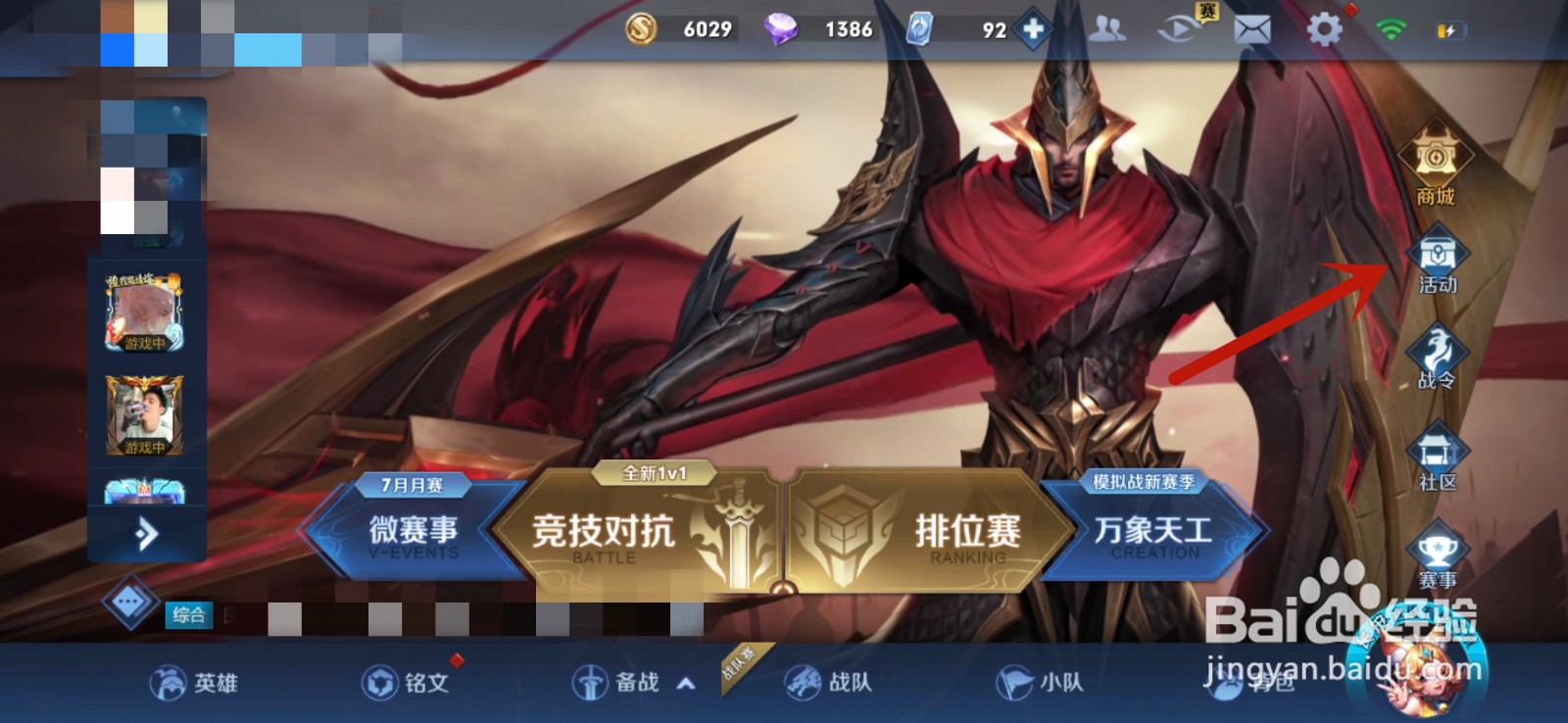The width and height of the screenshot is (1568, 723).
Task: Open 微赛事 V-Events
Action: 416,534
